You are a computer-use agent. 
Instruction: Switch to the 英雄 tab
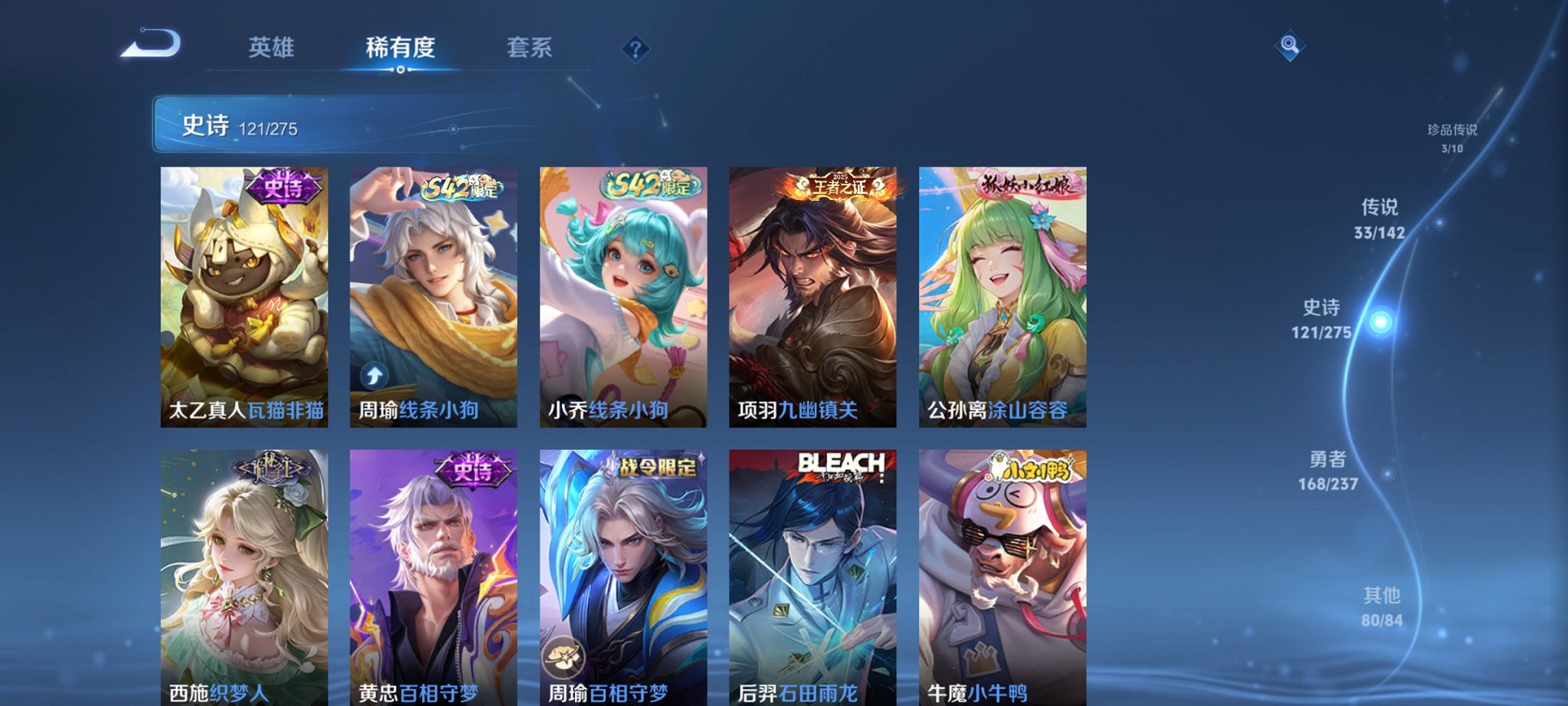271,48
